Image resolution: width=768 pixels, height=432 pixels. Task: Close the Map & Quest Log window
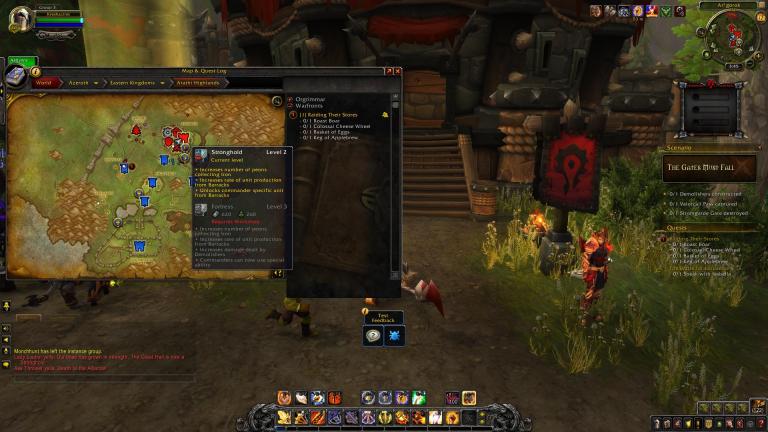397,71
